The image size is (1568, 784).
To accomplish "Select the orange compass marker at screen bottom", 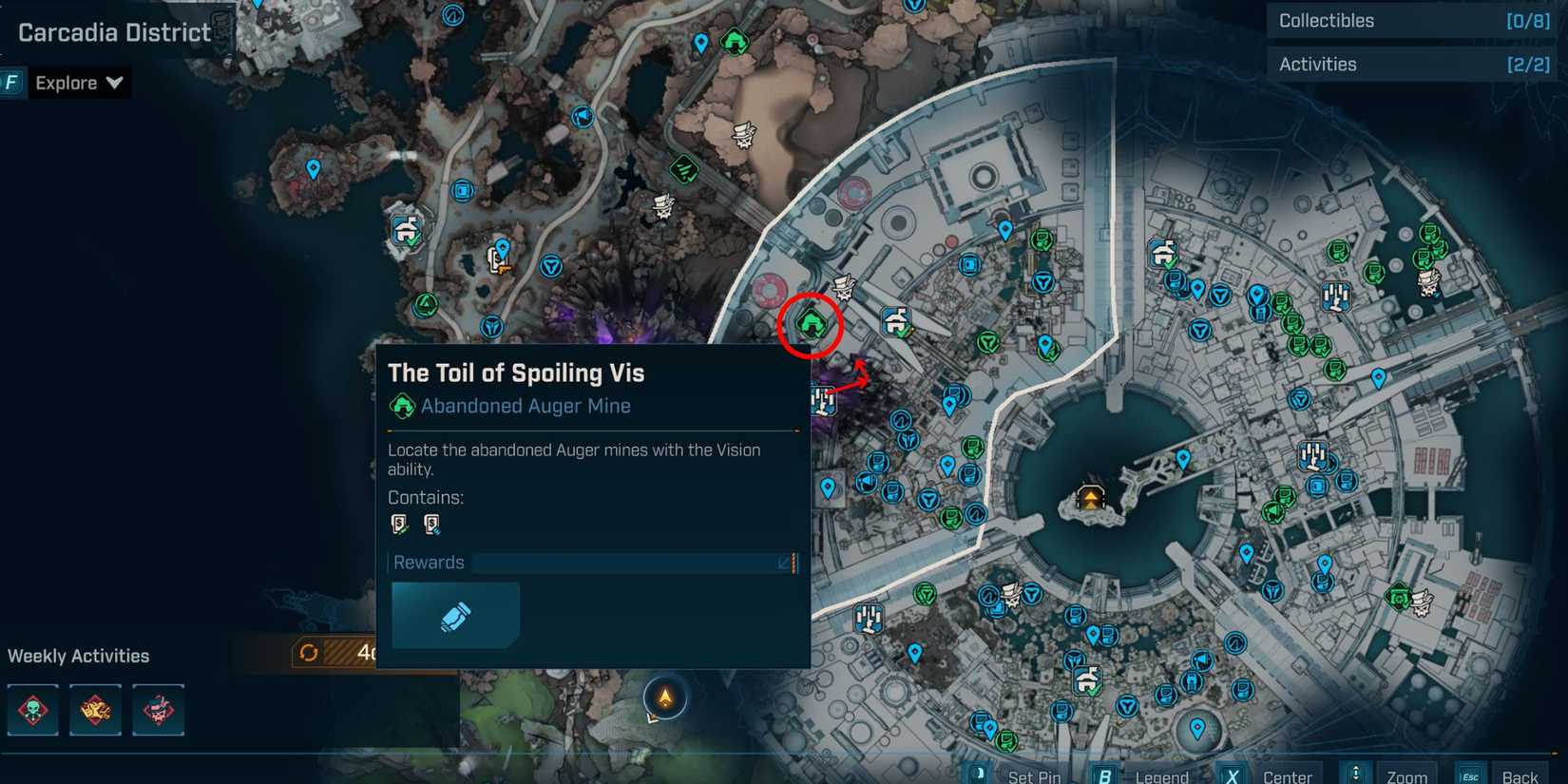I will tap(665, 698).
